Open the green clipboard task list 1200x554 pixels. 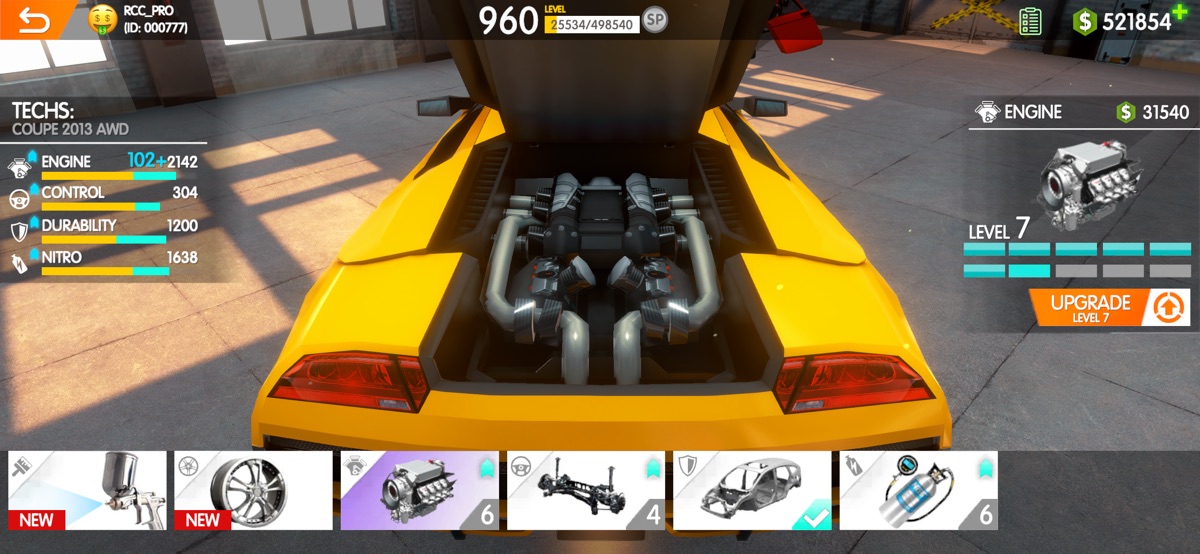tap(1030, 21)
